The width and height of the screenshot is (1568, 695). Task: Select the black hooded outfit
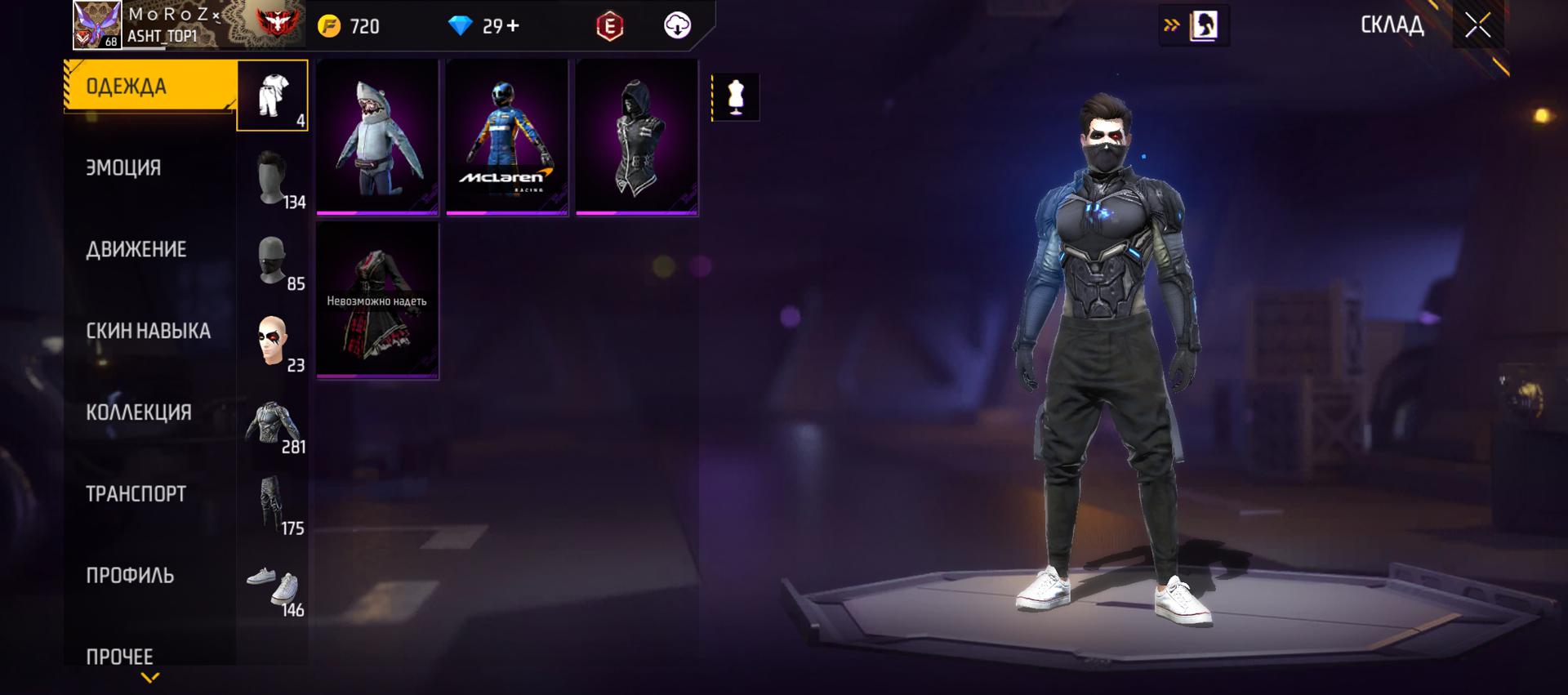point(637,136)
